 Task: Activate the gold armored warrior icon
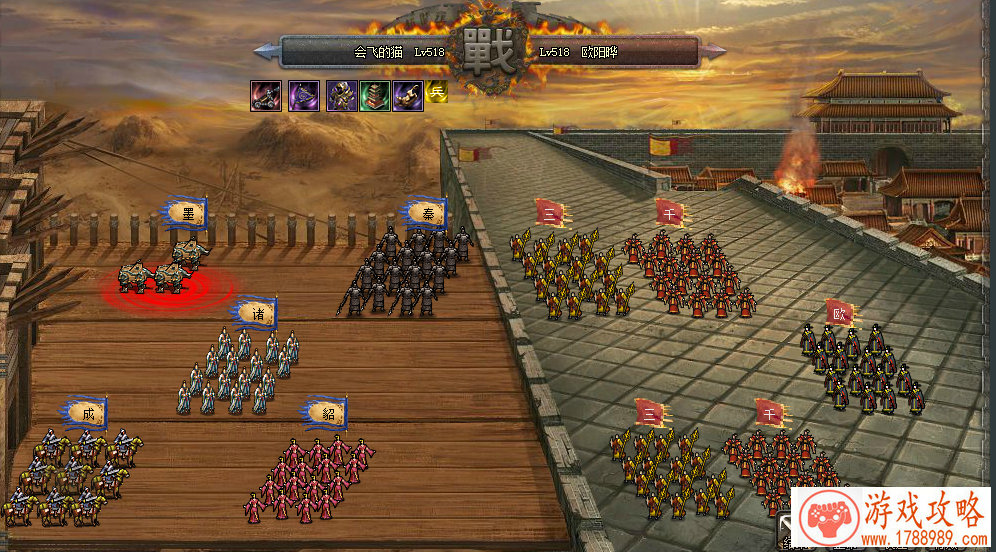coord(341,96)
